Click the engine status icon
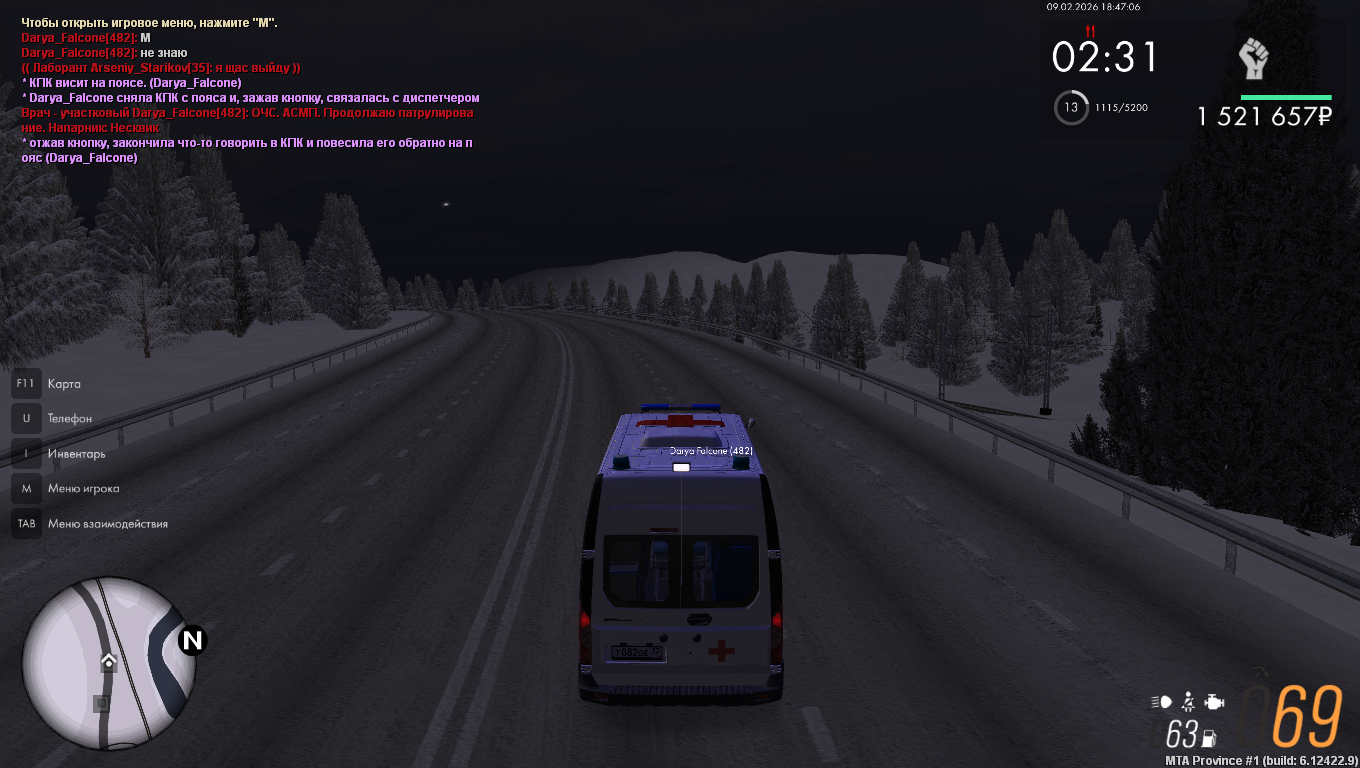Screen dimensions: 1360x768 point(1214,701)
